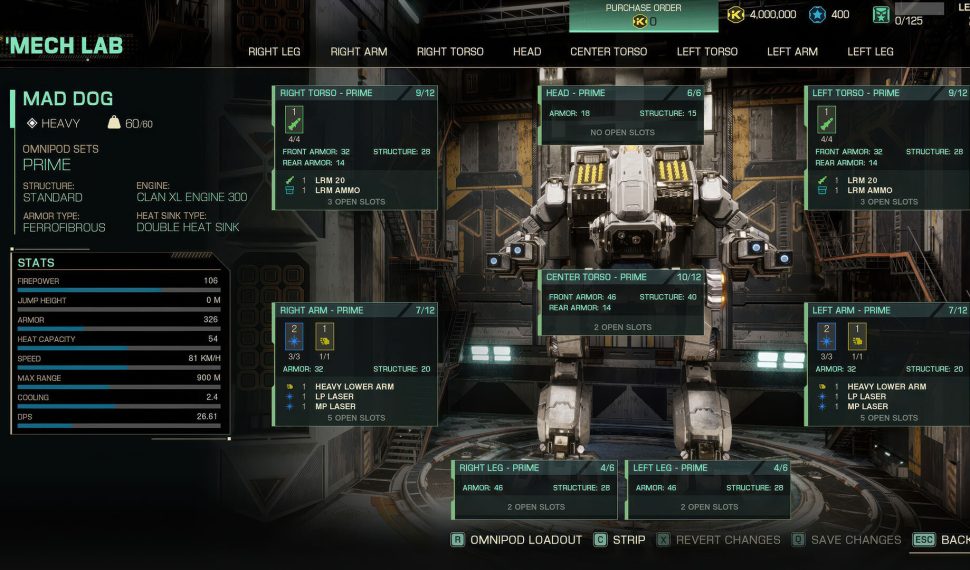The height and width of the screenshot is (570, 970).
Task: Choose the Head tab
Action: tap(527, 52)
